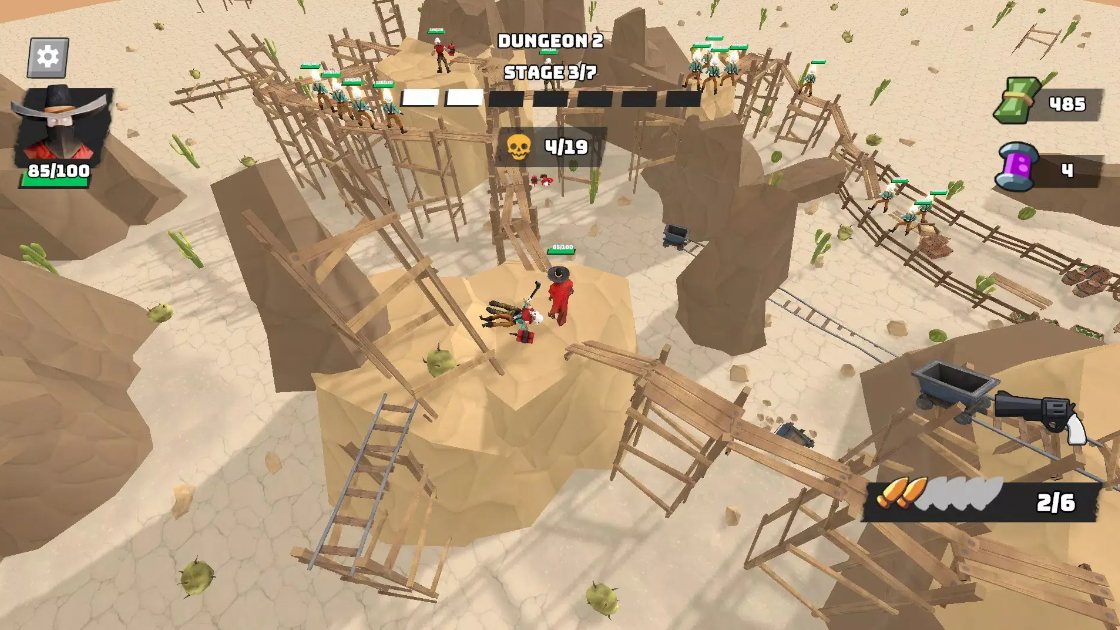Screen dimensions: 1120x630
Task: Tap the green cash stack icon
Action: coord(1016,101)
